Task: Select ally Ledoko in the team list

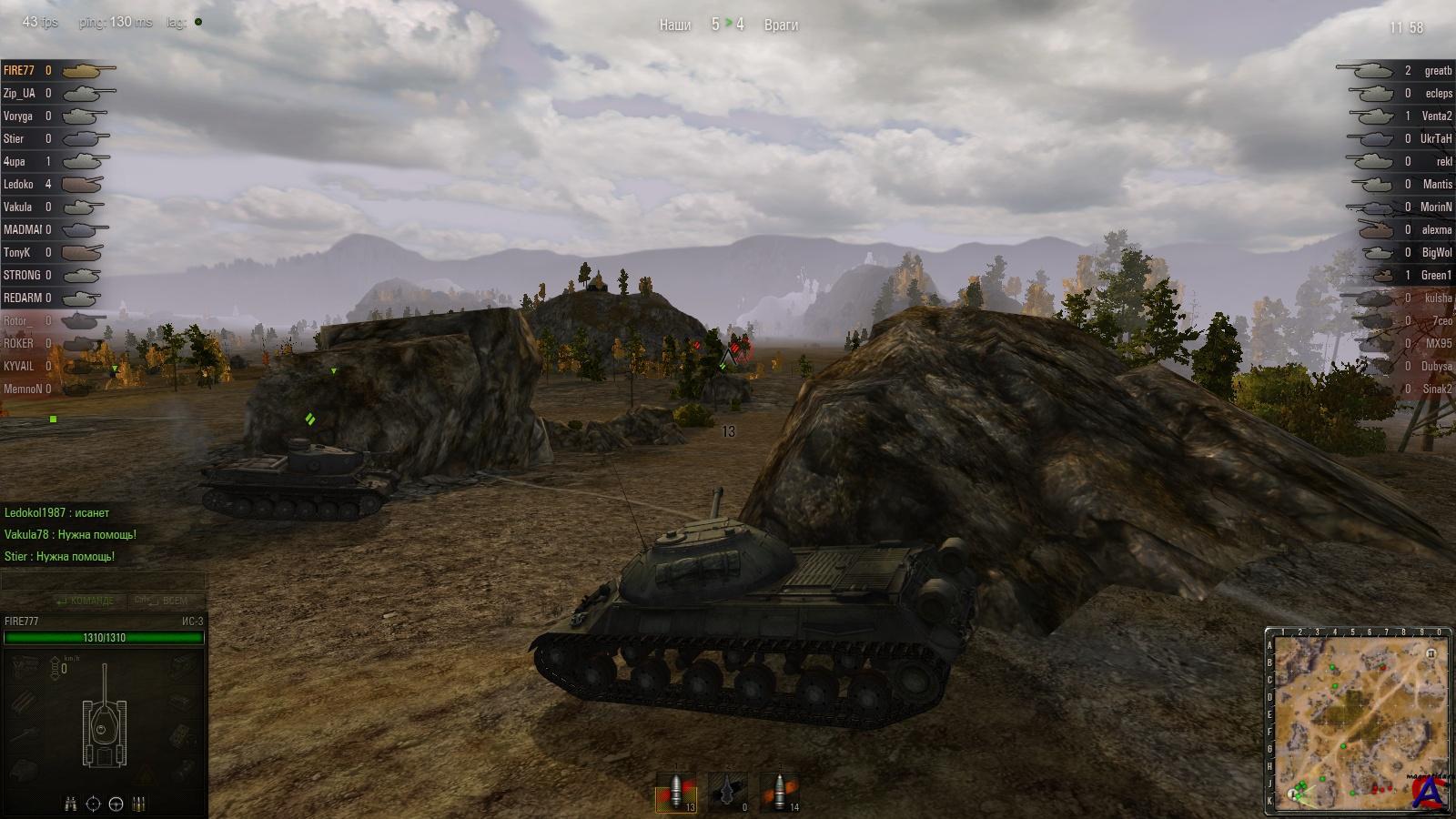Action: click(x=18, y=184)
